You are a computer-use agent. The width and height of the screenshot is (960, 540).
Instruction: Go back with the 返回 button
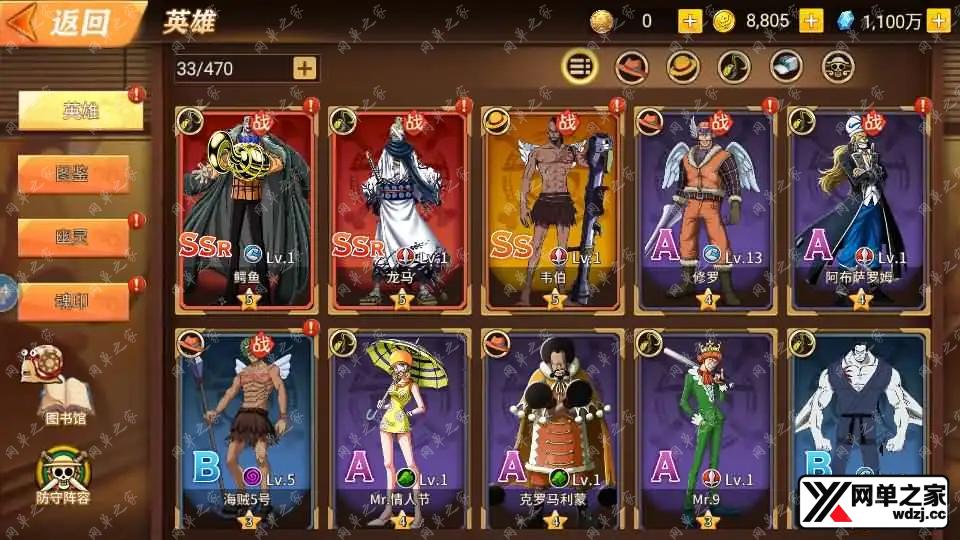65,24
